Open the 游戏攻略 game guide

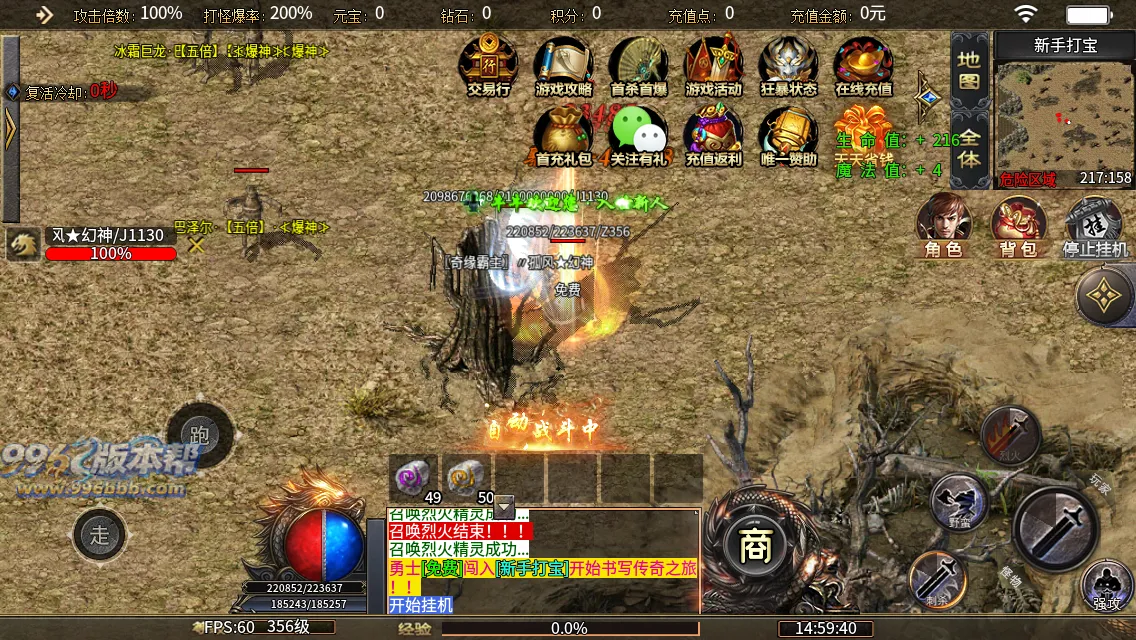coord(564,66)
